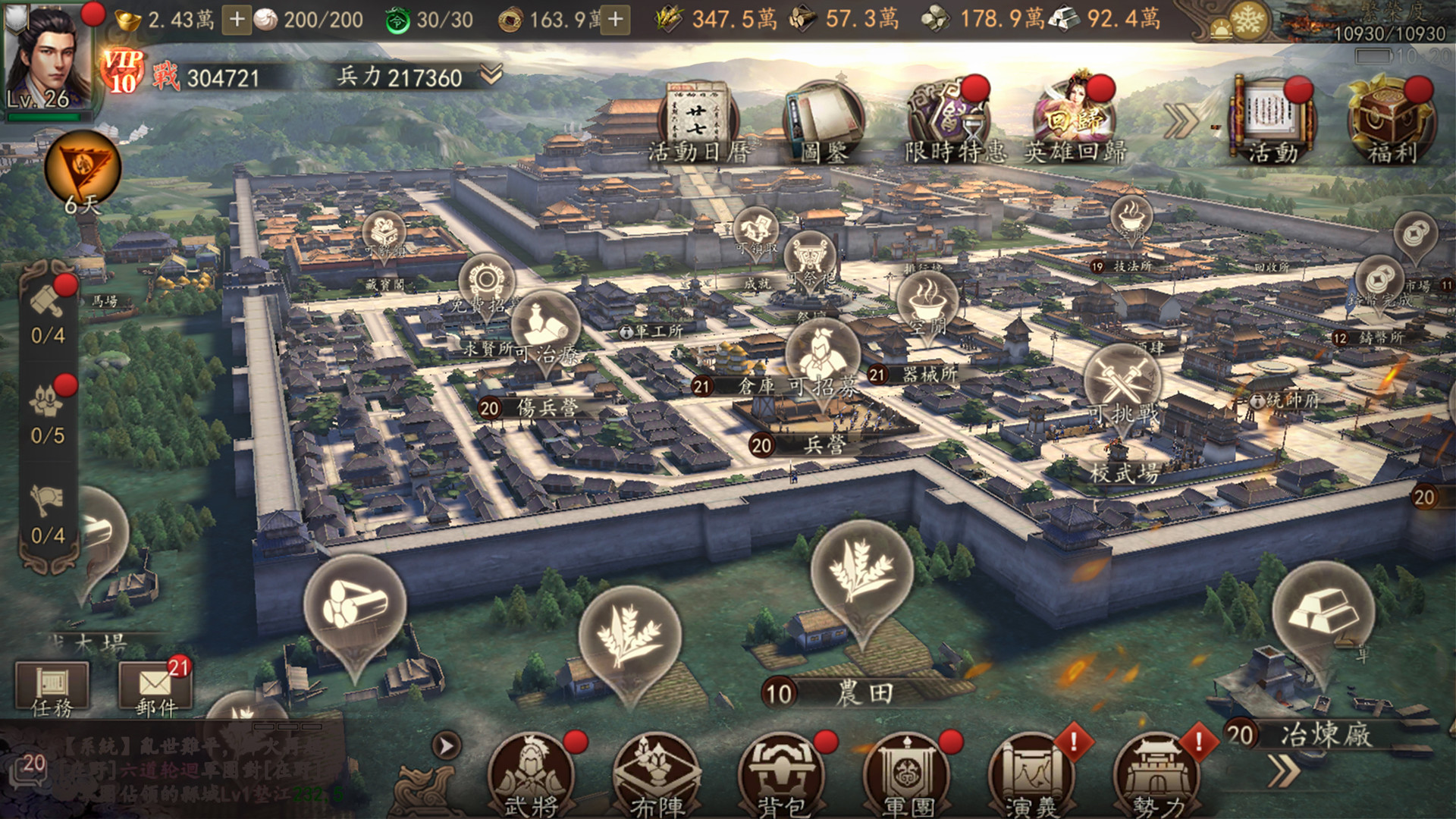The height and width of the screenshot is (819, 1456).
Task: Open the 任務 quest panel
Action: 52,689
